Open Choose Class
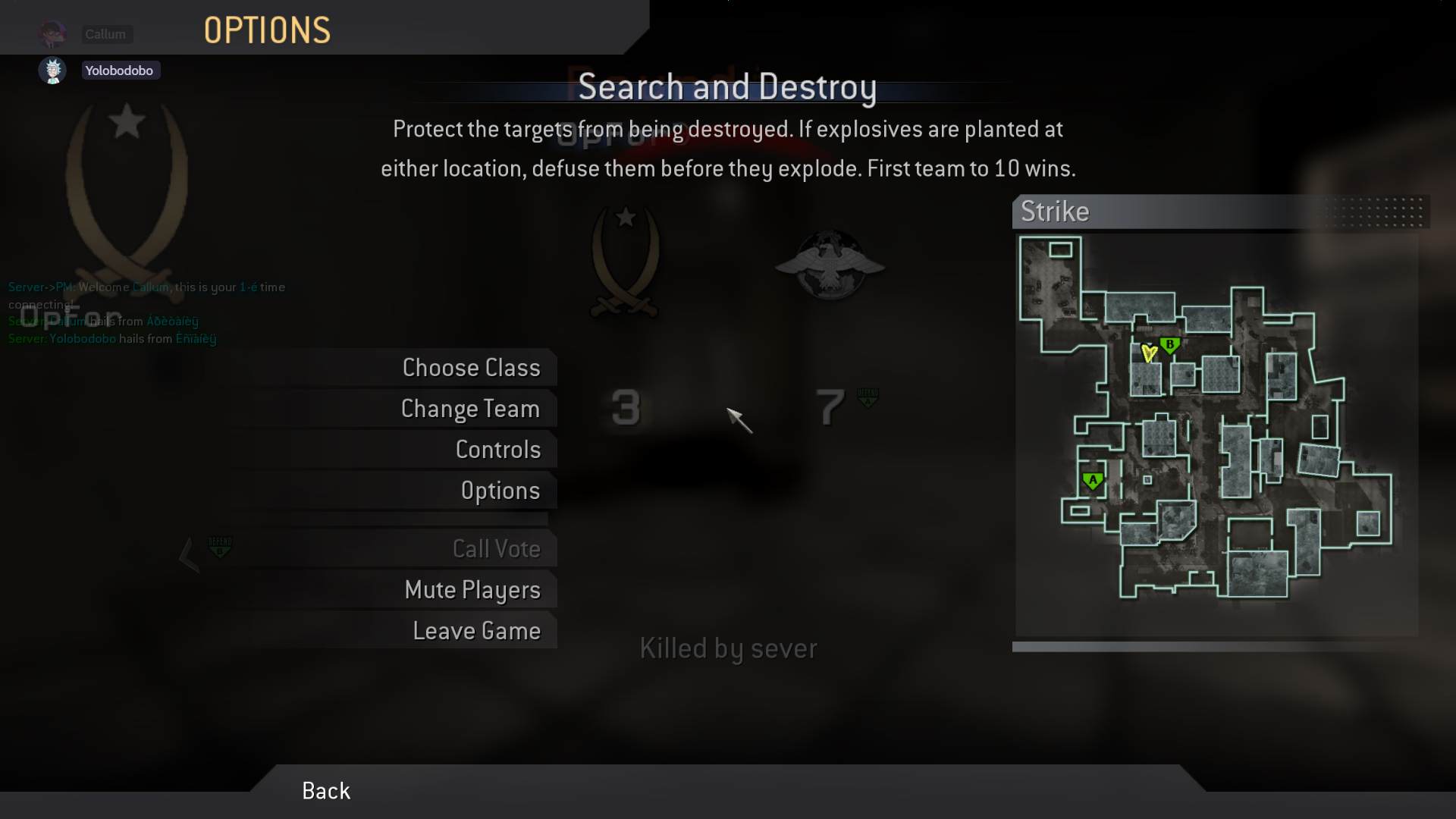Screen dimensions: 1456x819 [x=471, y=367]
